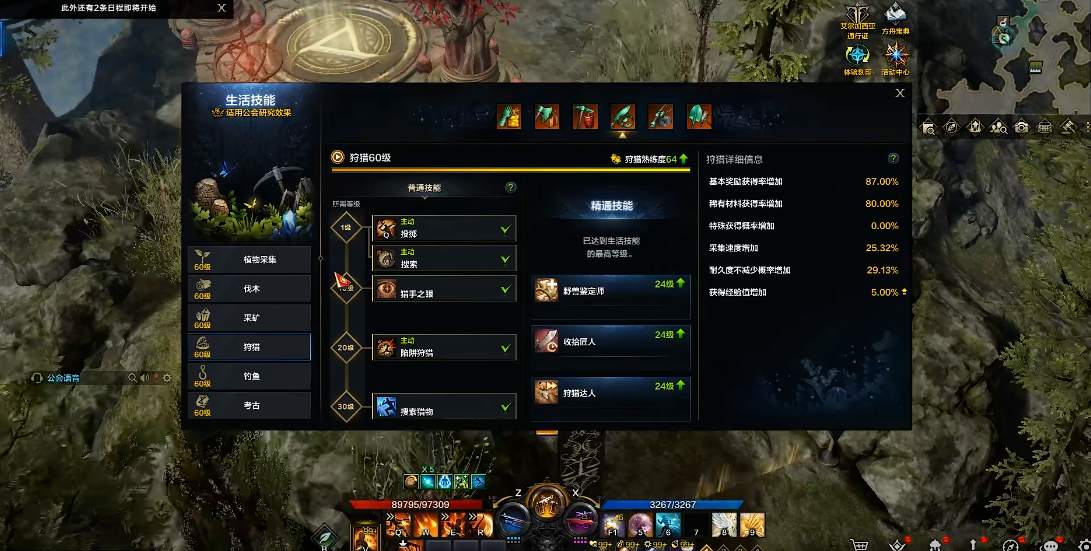Open the 采矿 mining skill
Image resolution: width=1091 pixels, height=551 pixels.
(249, 318)
